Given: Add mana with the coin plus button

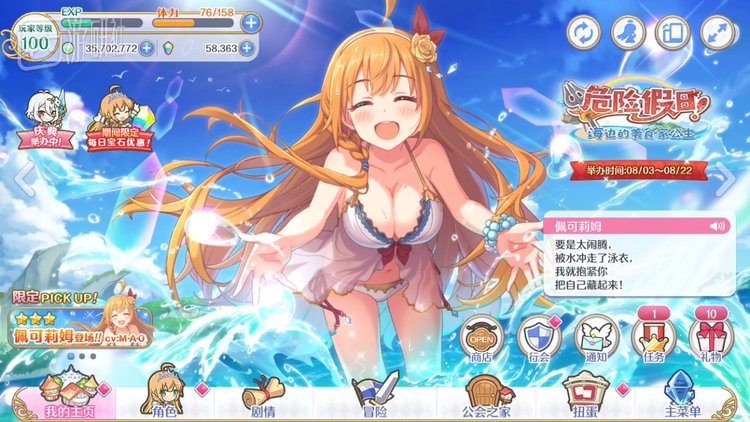Looking at the screenshot, I should click(x=147, y=47).
